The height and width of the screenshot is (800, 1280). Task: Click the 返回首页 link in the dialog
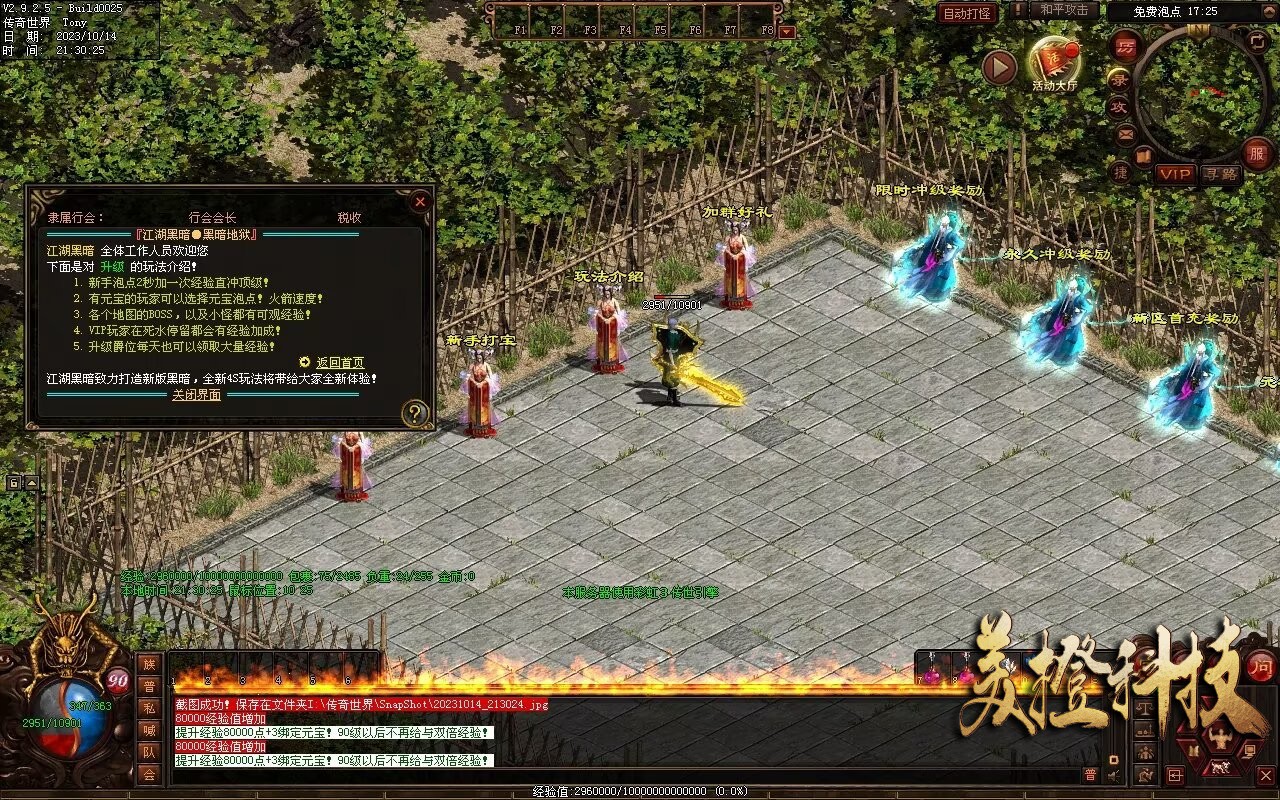340,363
